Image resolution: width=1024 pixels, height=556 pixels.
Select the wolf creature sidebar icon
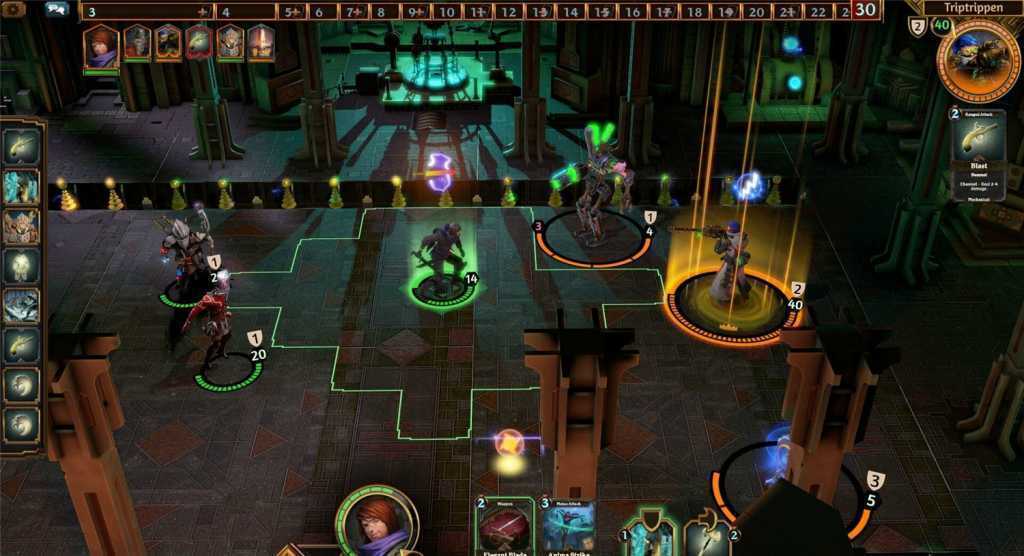pyautogui.click(x=21, y=306)
